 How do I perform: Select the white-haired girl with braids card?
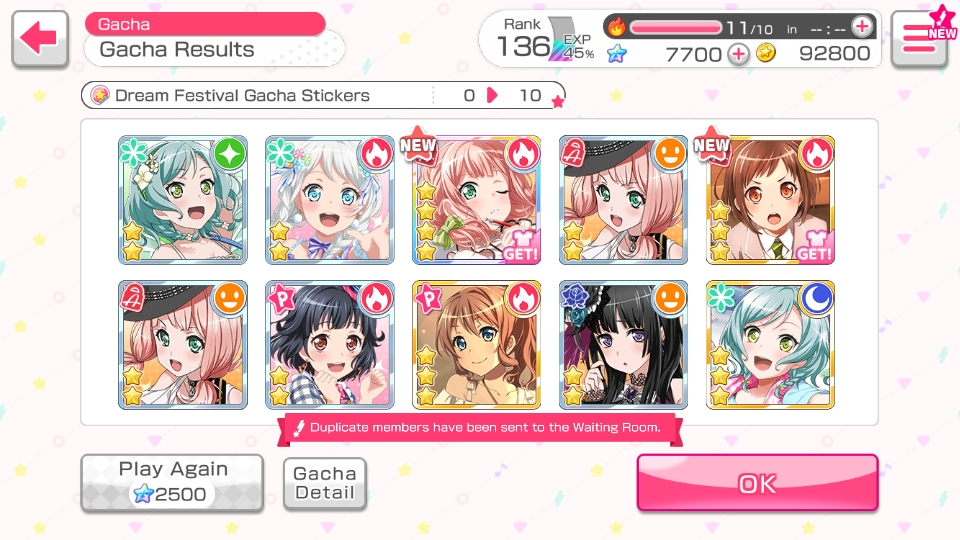pos(329,200)
